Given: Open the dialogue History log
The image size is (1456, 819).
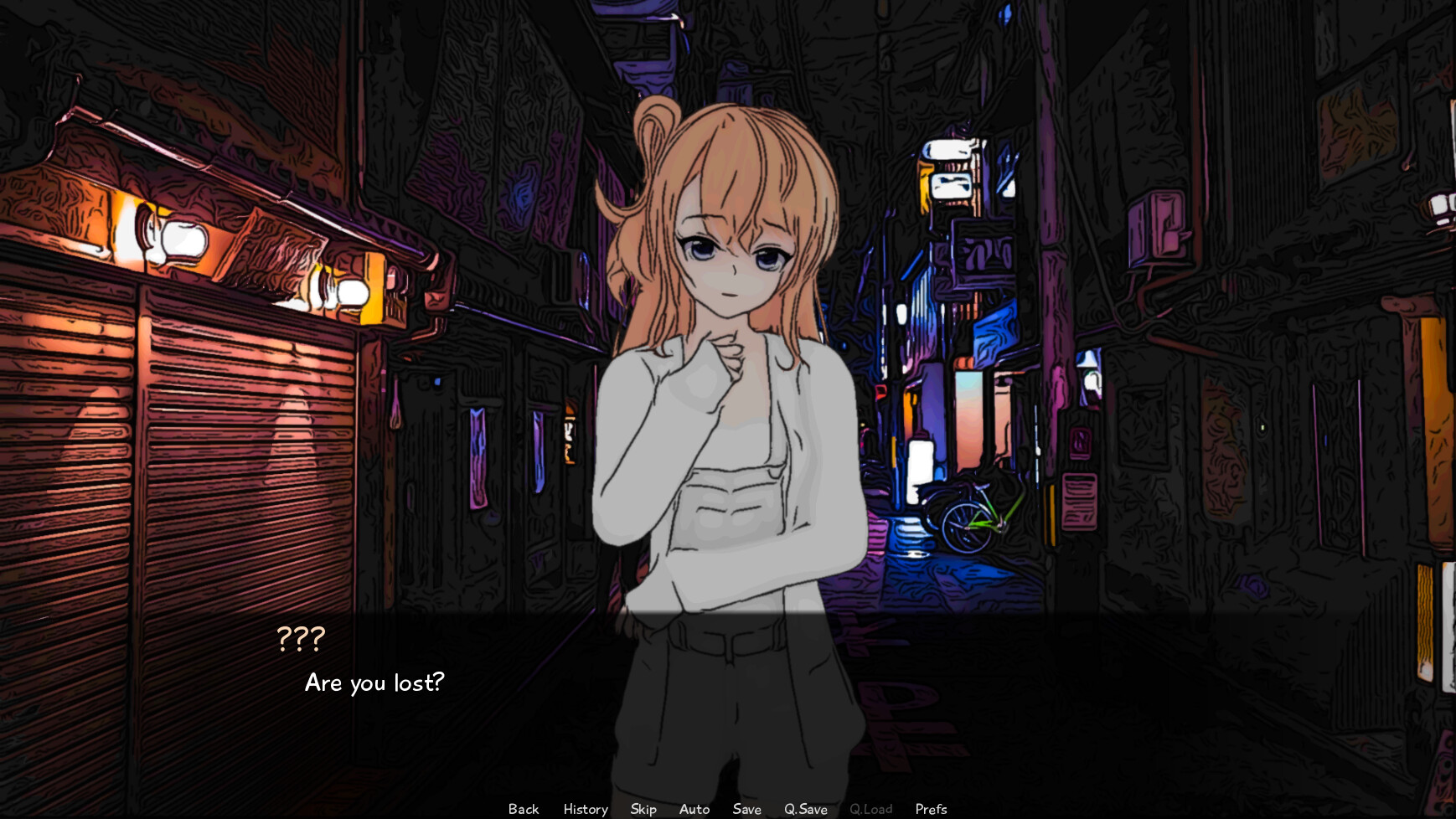Looking at the screenshot, I should coord(586,809).
